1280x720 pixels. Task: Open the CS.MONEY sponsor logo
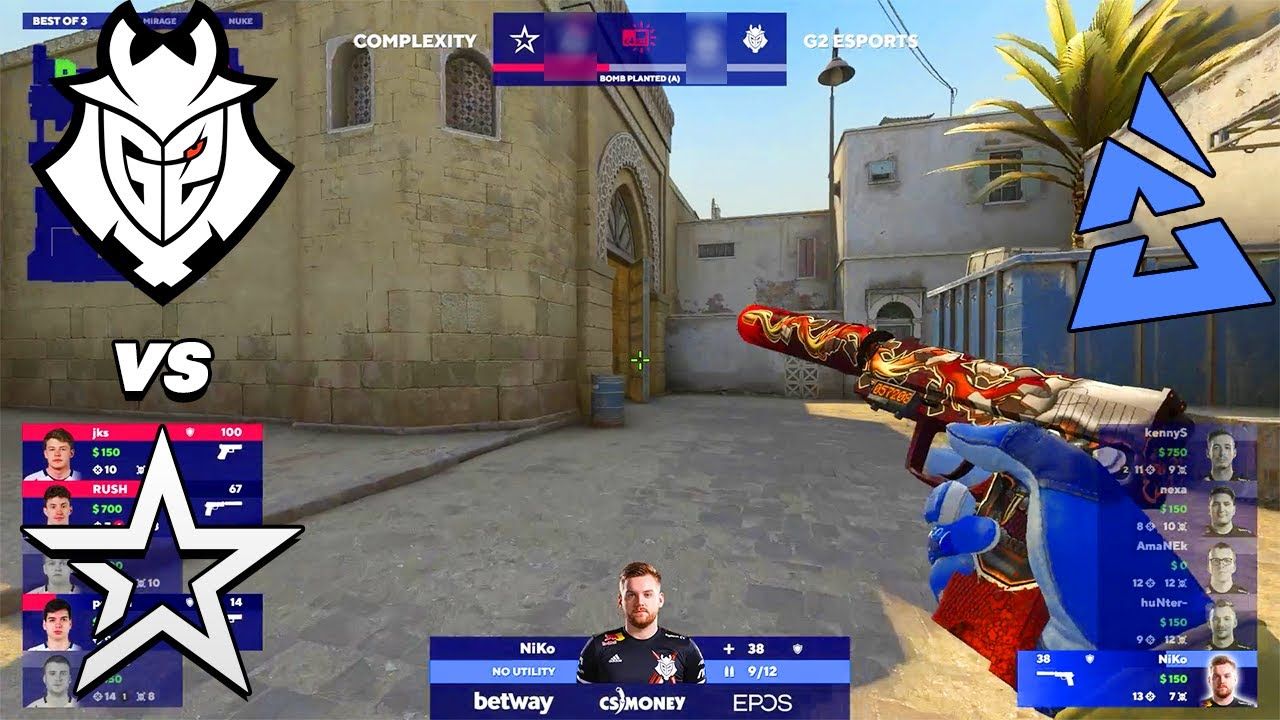[x=640, y=702]
